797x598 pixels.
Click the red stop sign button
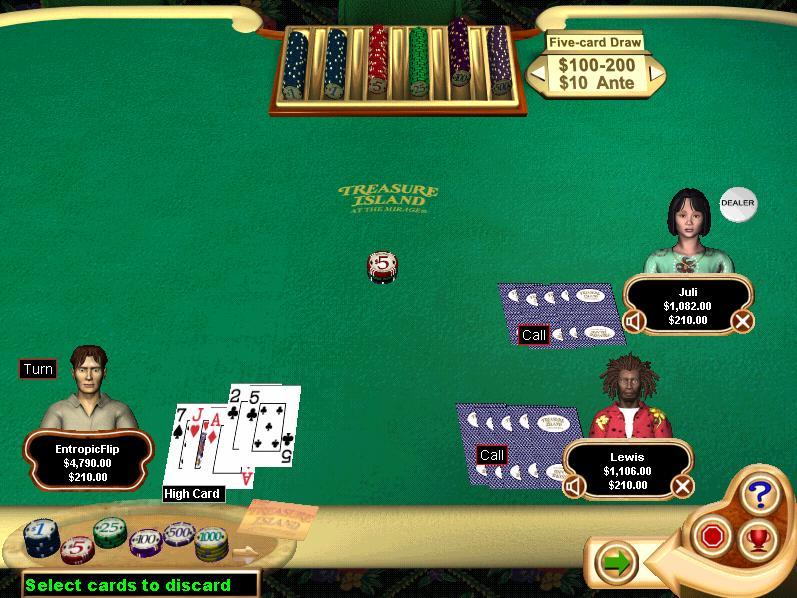click(x=712, y=537)
